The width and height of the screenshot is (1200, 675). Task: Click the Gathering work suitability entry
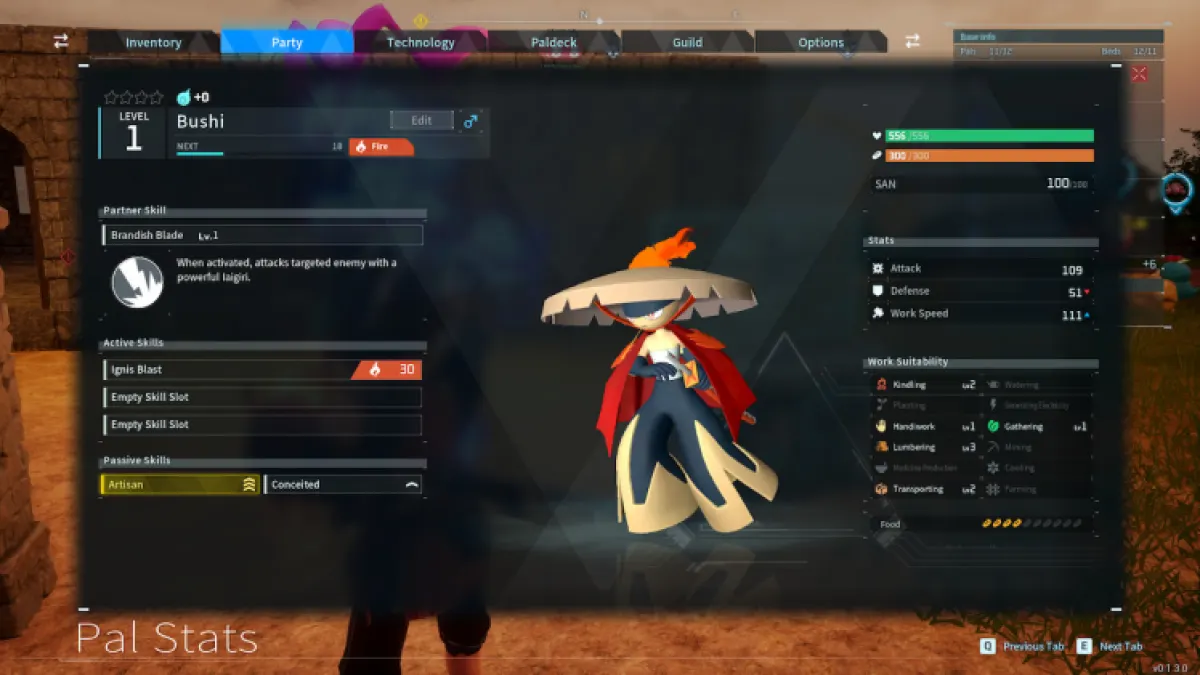point(1037,426)
